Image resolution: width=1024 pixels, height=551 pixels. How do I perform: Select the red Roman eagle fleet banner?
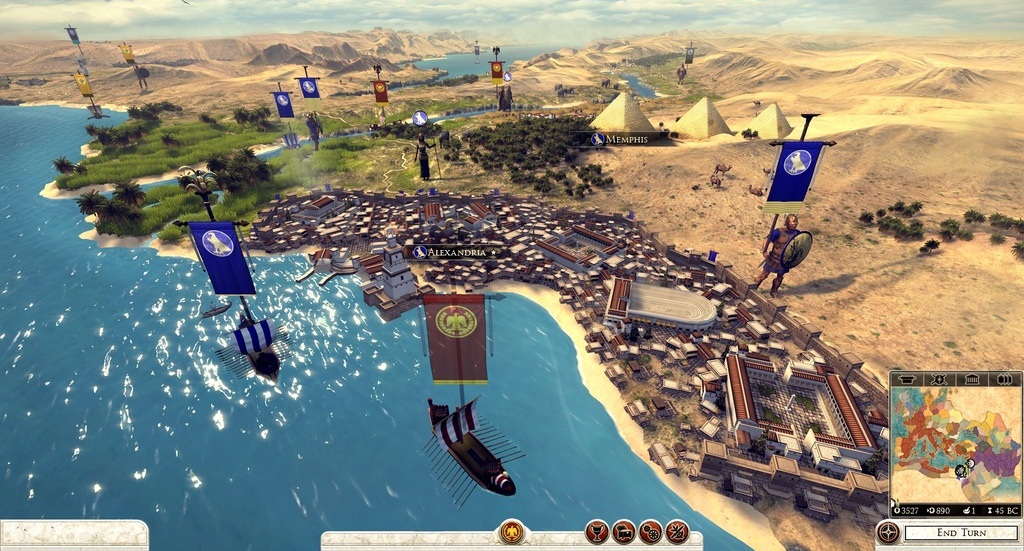(456, 337)
